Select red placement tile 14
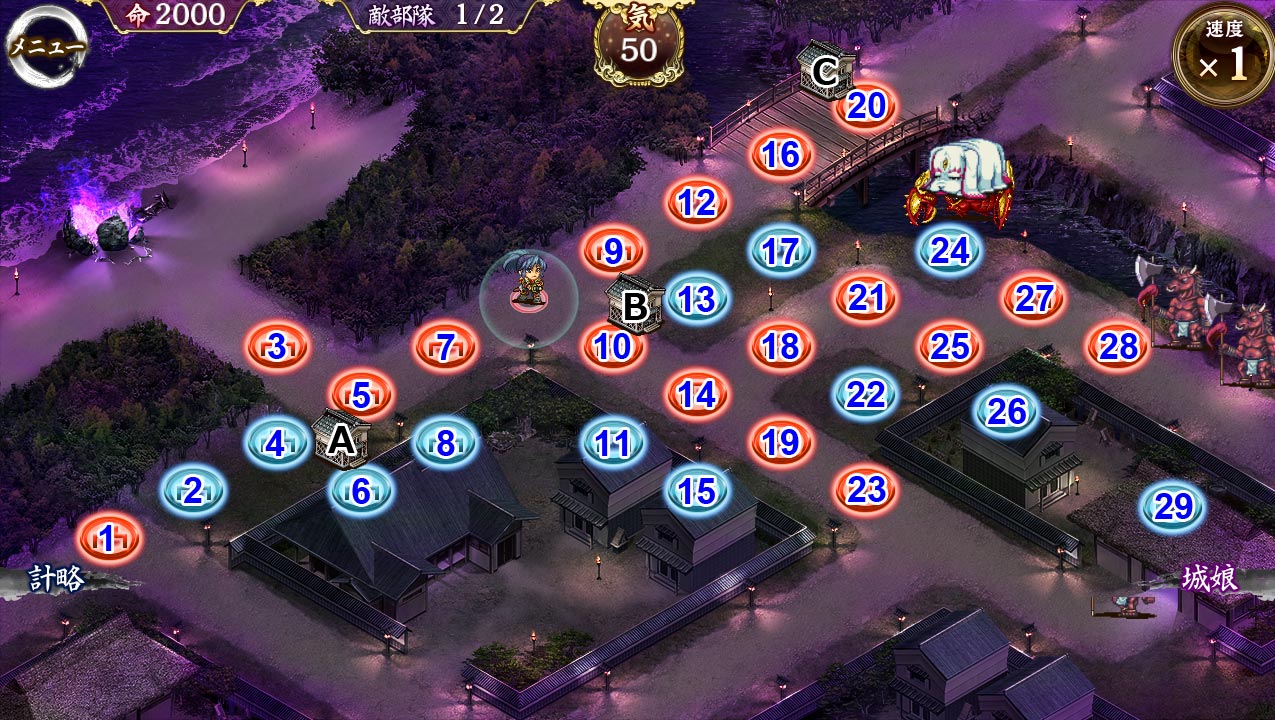The width and height of the screenshot is (1275, 720). [x=698, y=395]
